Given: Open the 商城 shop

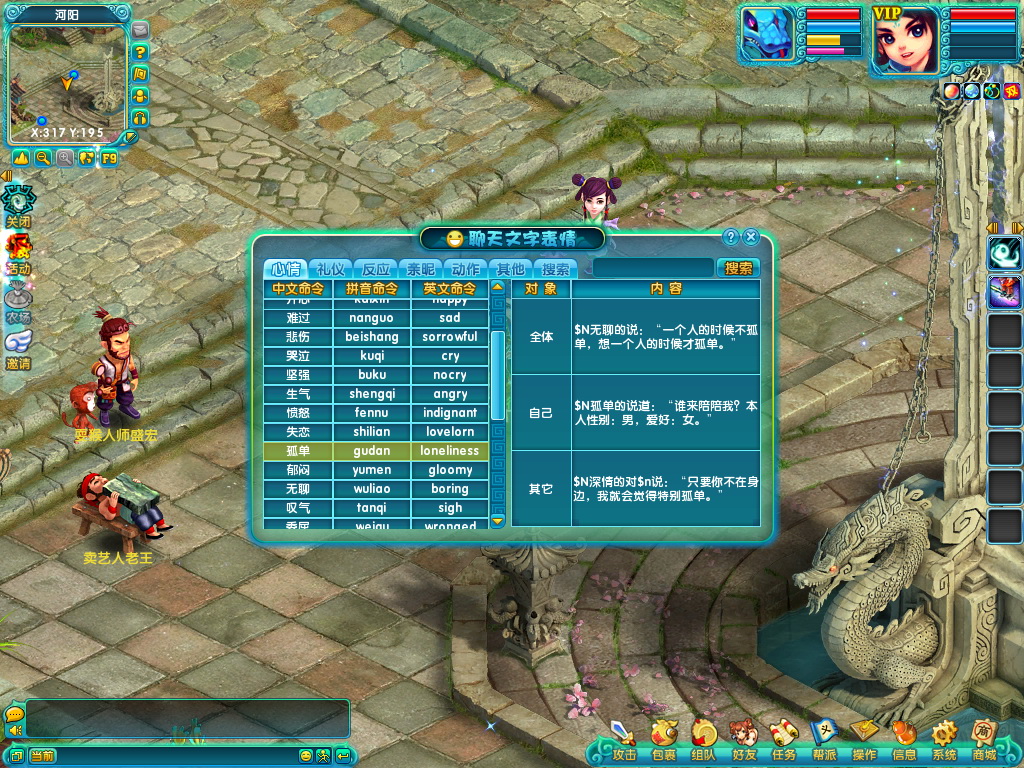Looking at the screenshot, I should pyautogui.click(x=984, y=741).
